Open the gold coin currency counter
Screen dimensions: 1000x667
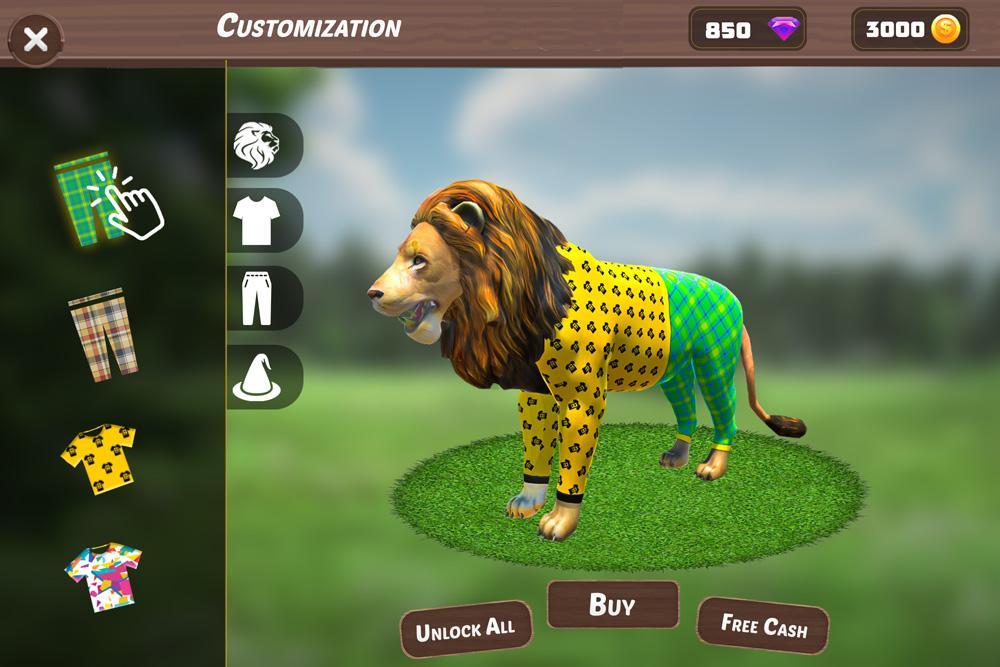[x=910, y=30]
